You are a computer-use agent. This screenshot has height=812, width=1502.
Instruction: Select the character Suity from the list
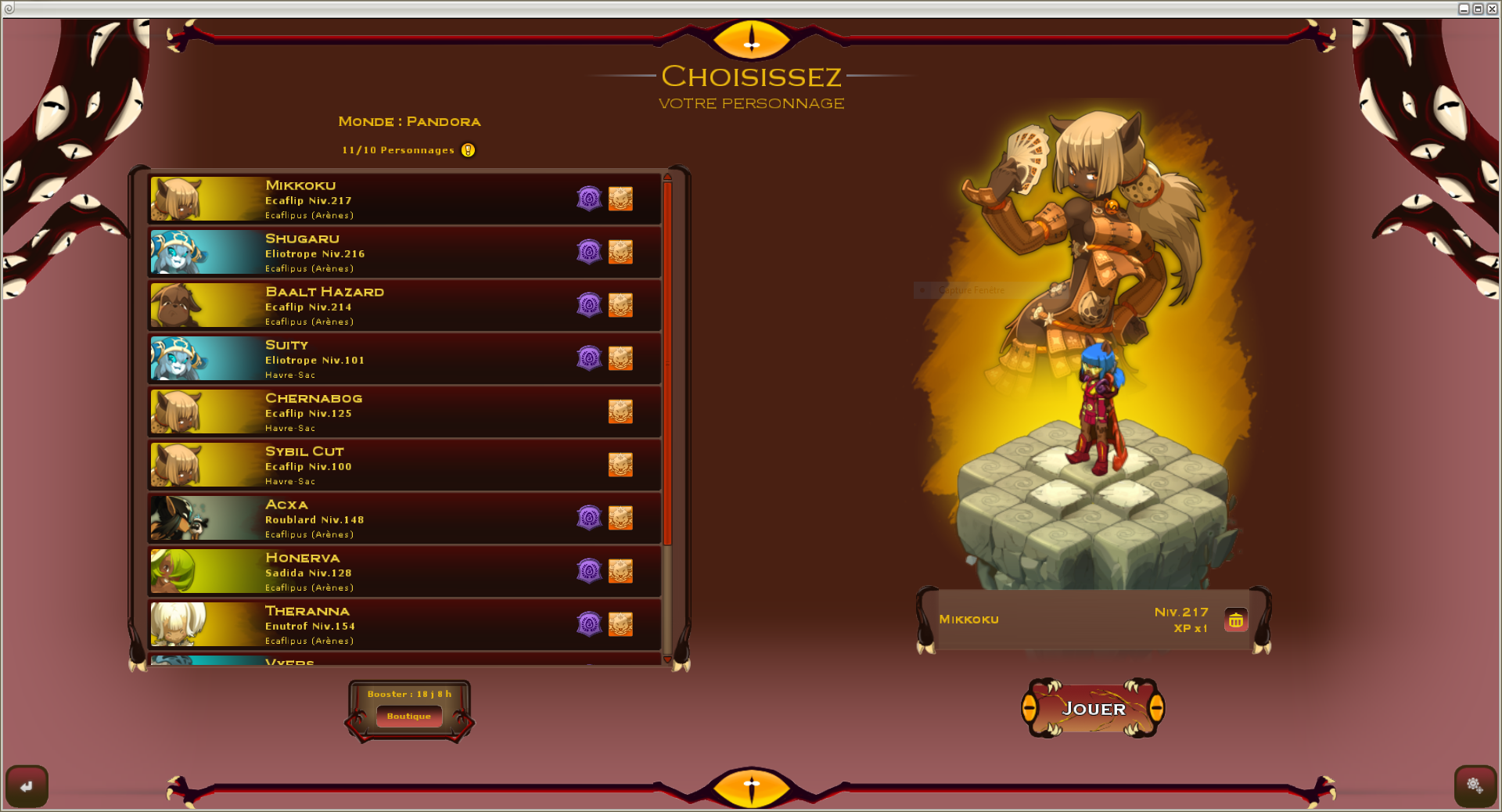click(391, 358)
